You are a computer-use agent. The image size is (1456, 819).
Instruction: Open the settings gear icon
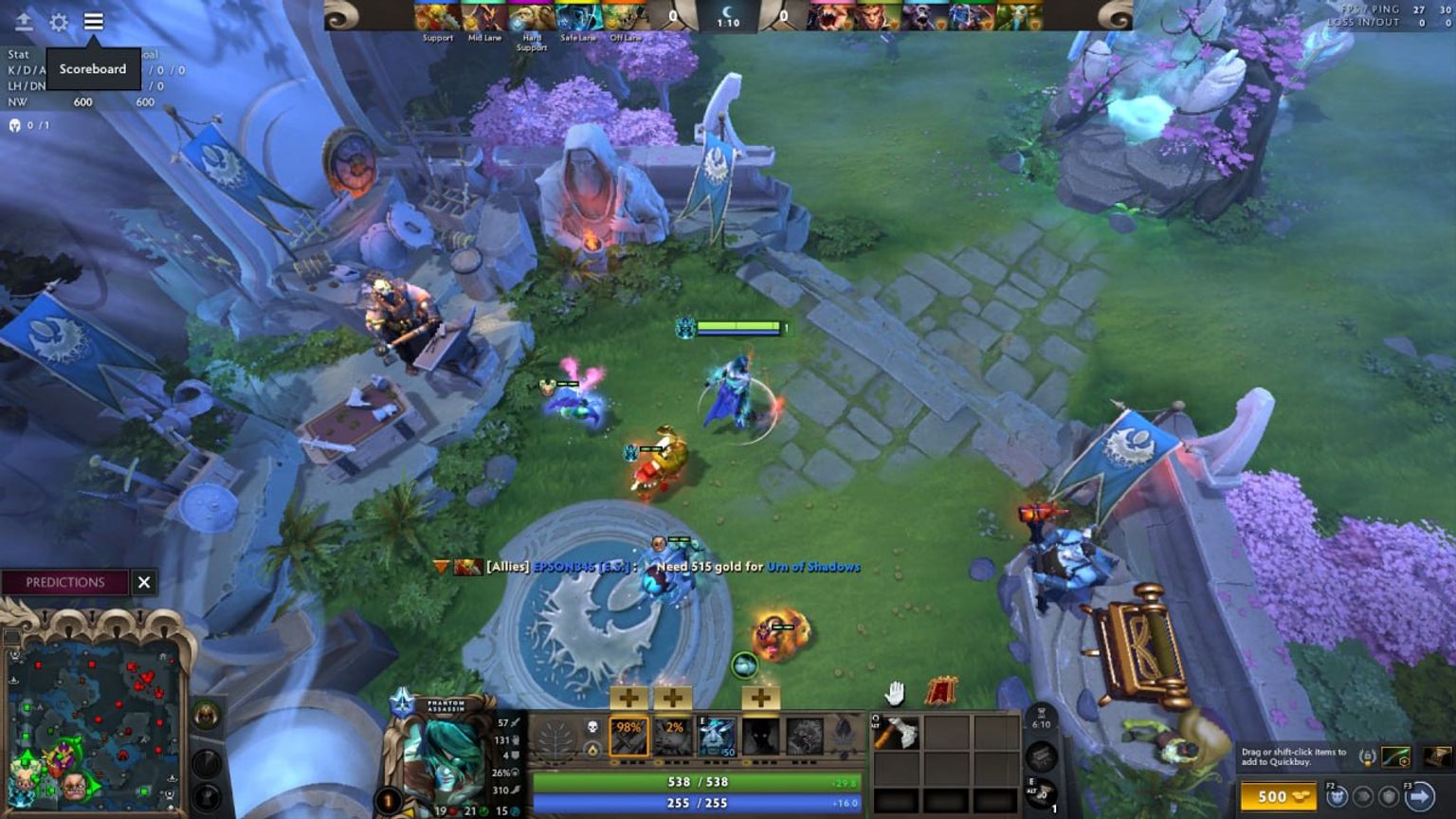coord(59,22)
